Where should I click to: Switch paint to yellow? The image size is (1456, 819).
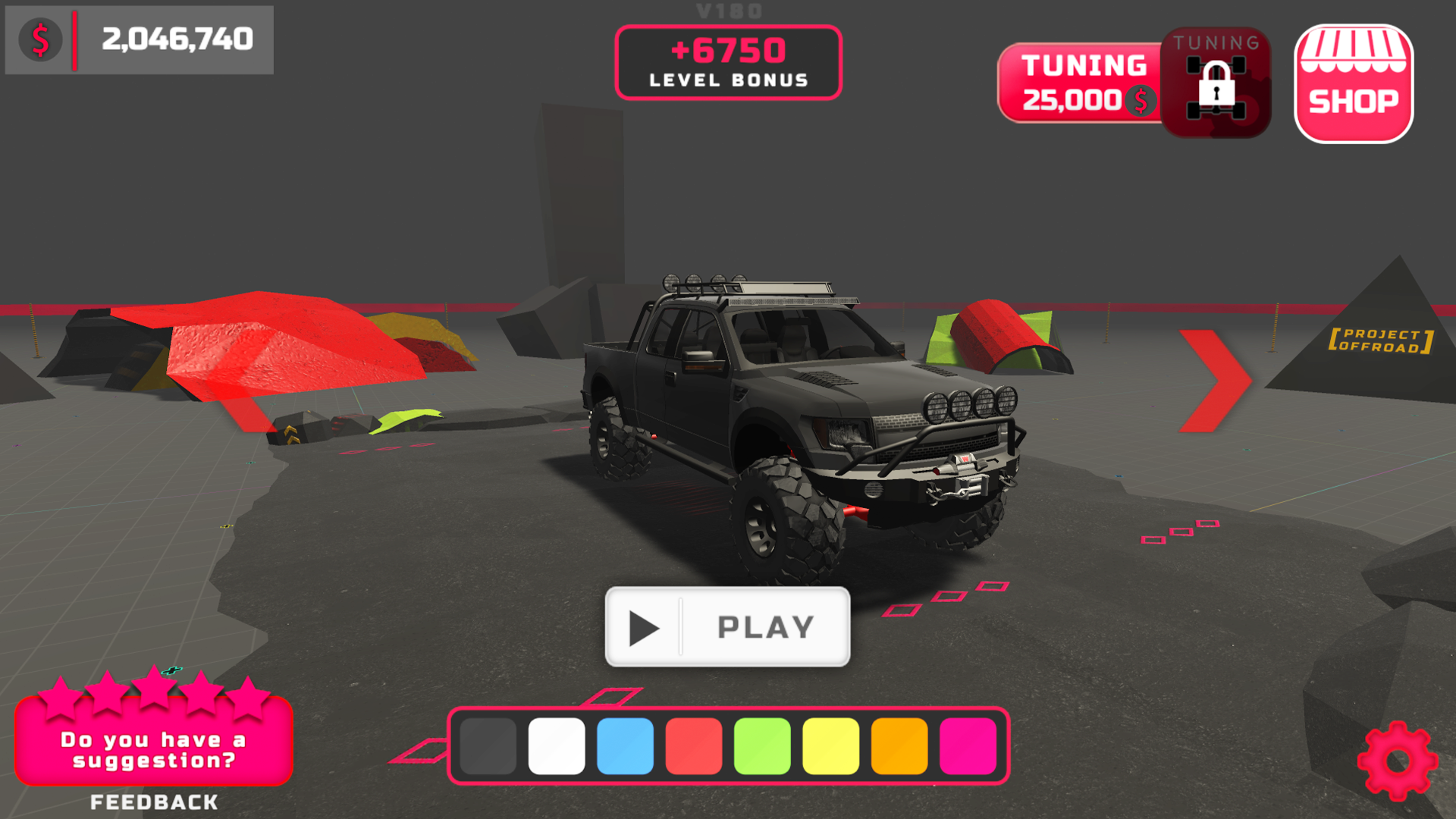pos(830,746)
